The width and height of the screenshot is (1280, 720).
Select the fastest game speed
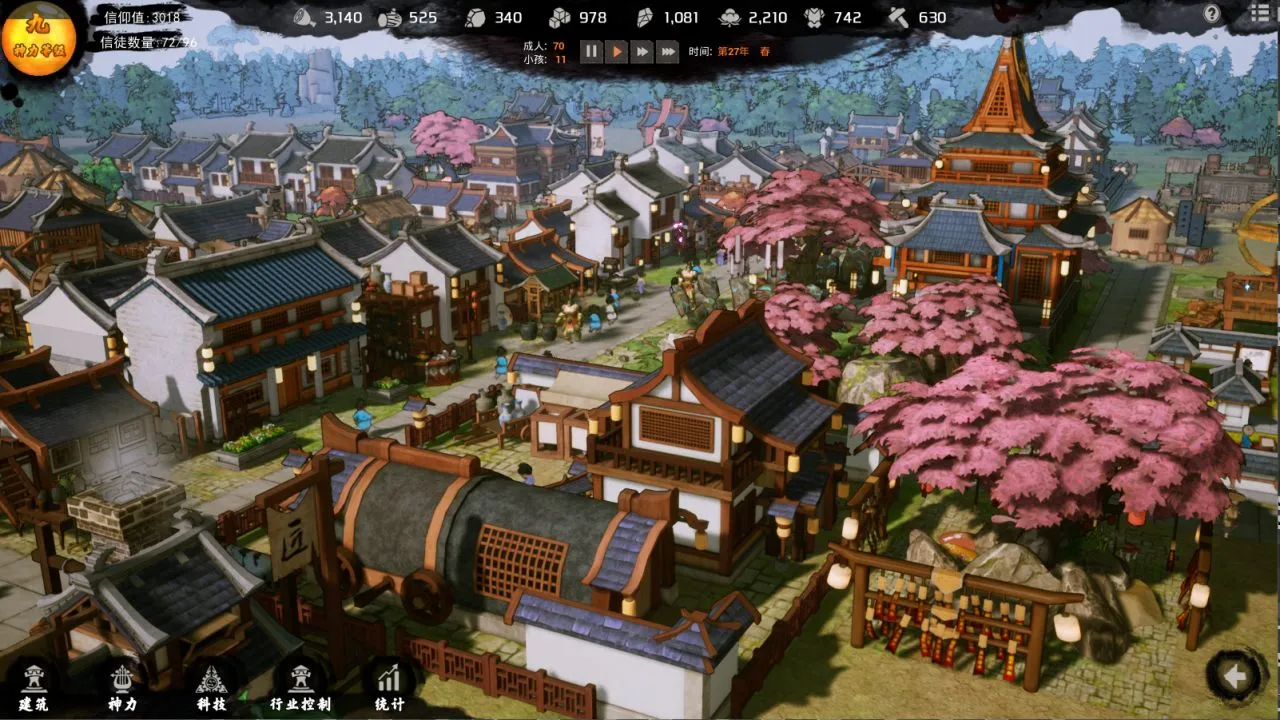(x=669, y=53)
